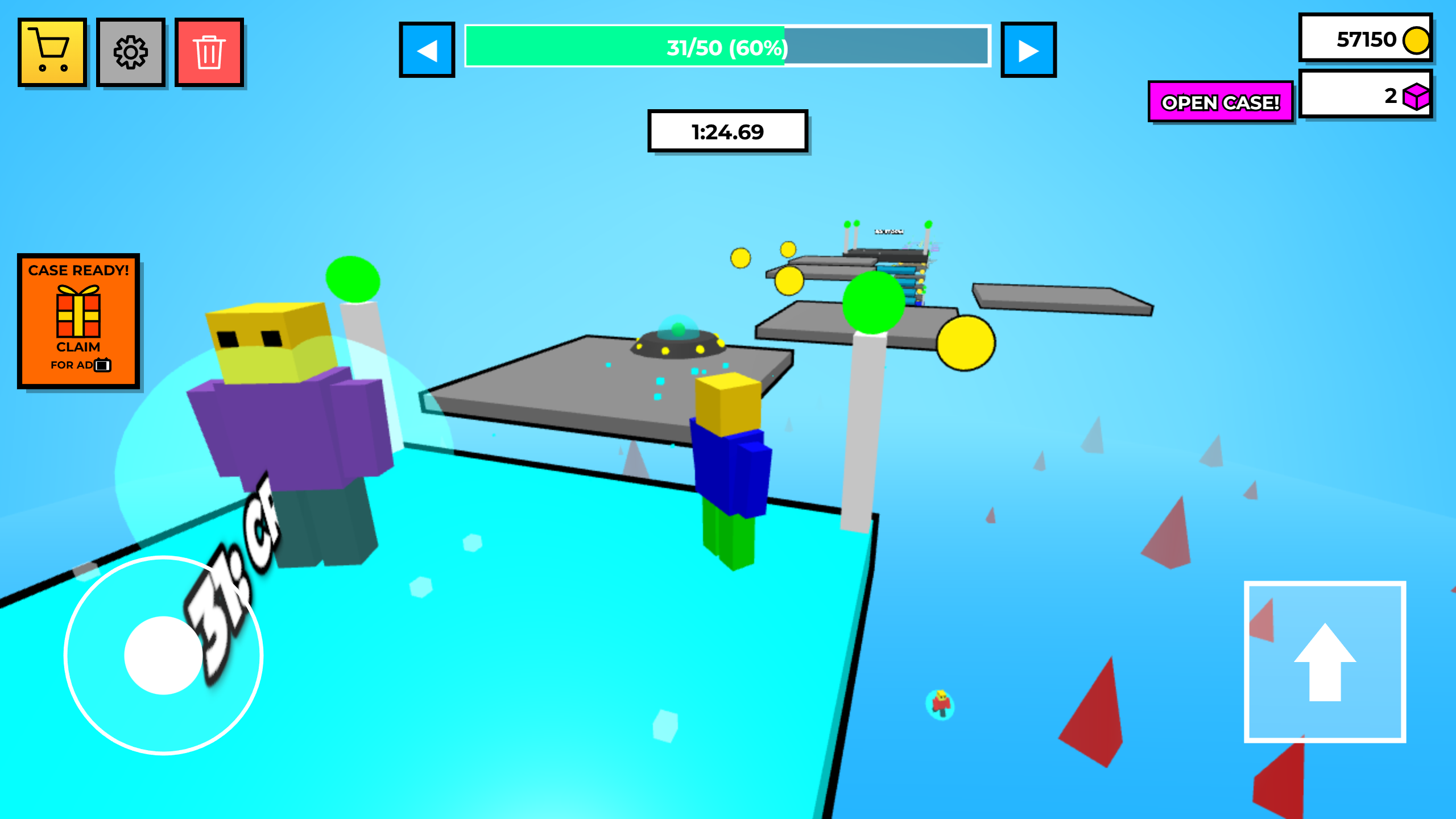1456x819 pixels.
Task: Click the 57150 coin counter box
Action: [1365, 40]
